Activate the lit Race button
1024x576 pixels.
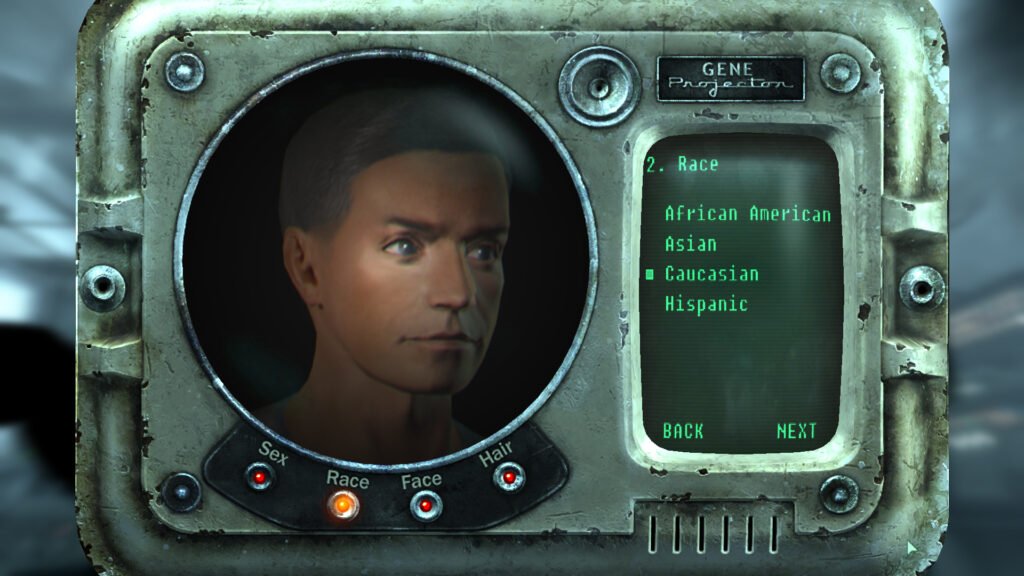[344, 505]
